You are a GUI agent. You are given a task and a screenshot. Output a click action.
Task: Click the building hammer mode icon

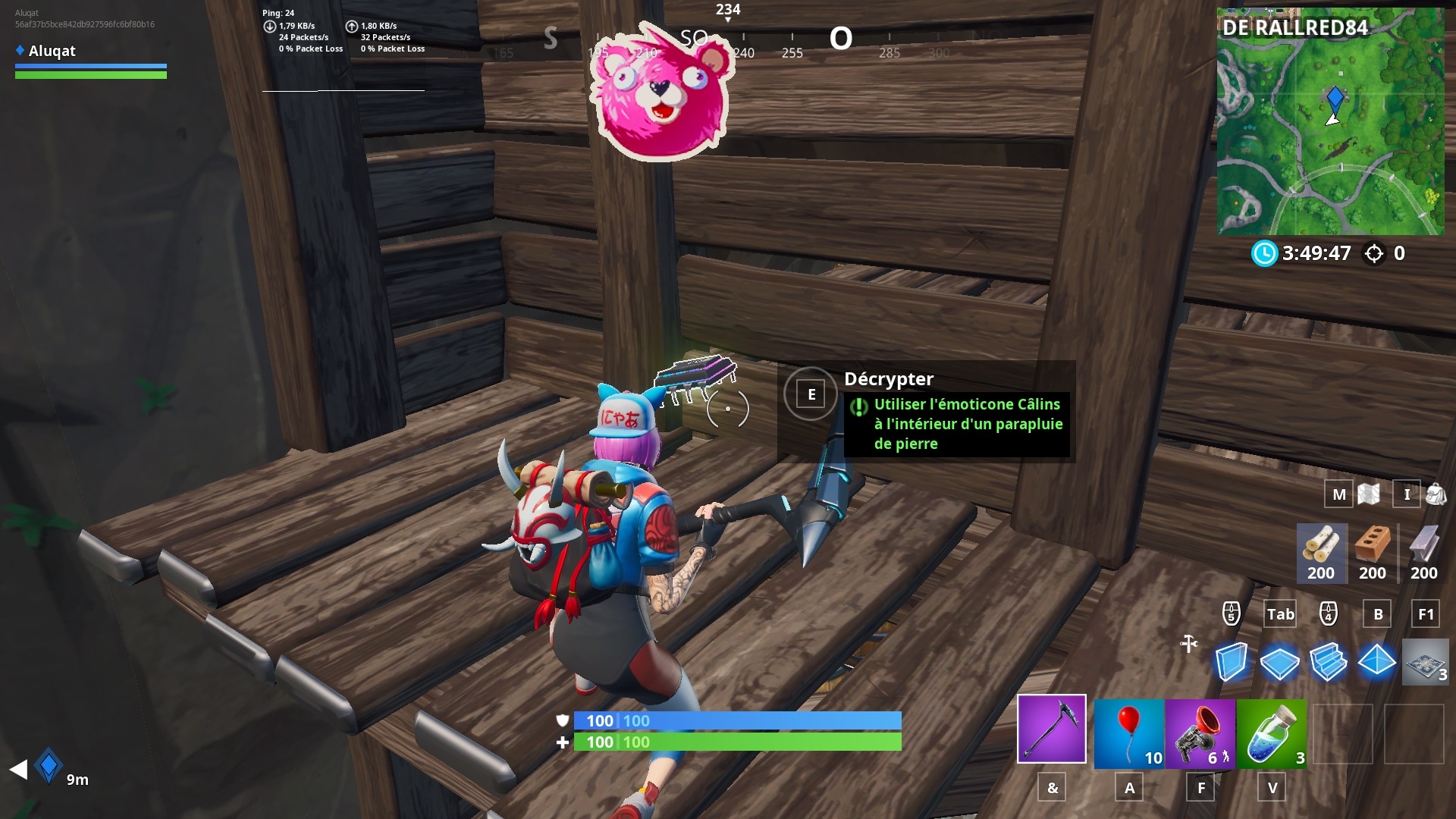pos(1188,644)
